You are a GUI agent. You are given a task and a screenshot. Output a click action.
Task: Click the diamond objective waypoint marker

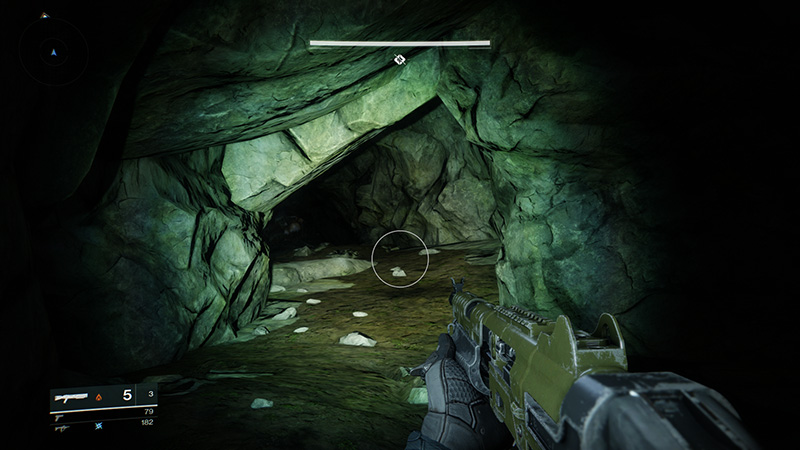tap(399, 60)
